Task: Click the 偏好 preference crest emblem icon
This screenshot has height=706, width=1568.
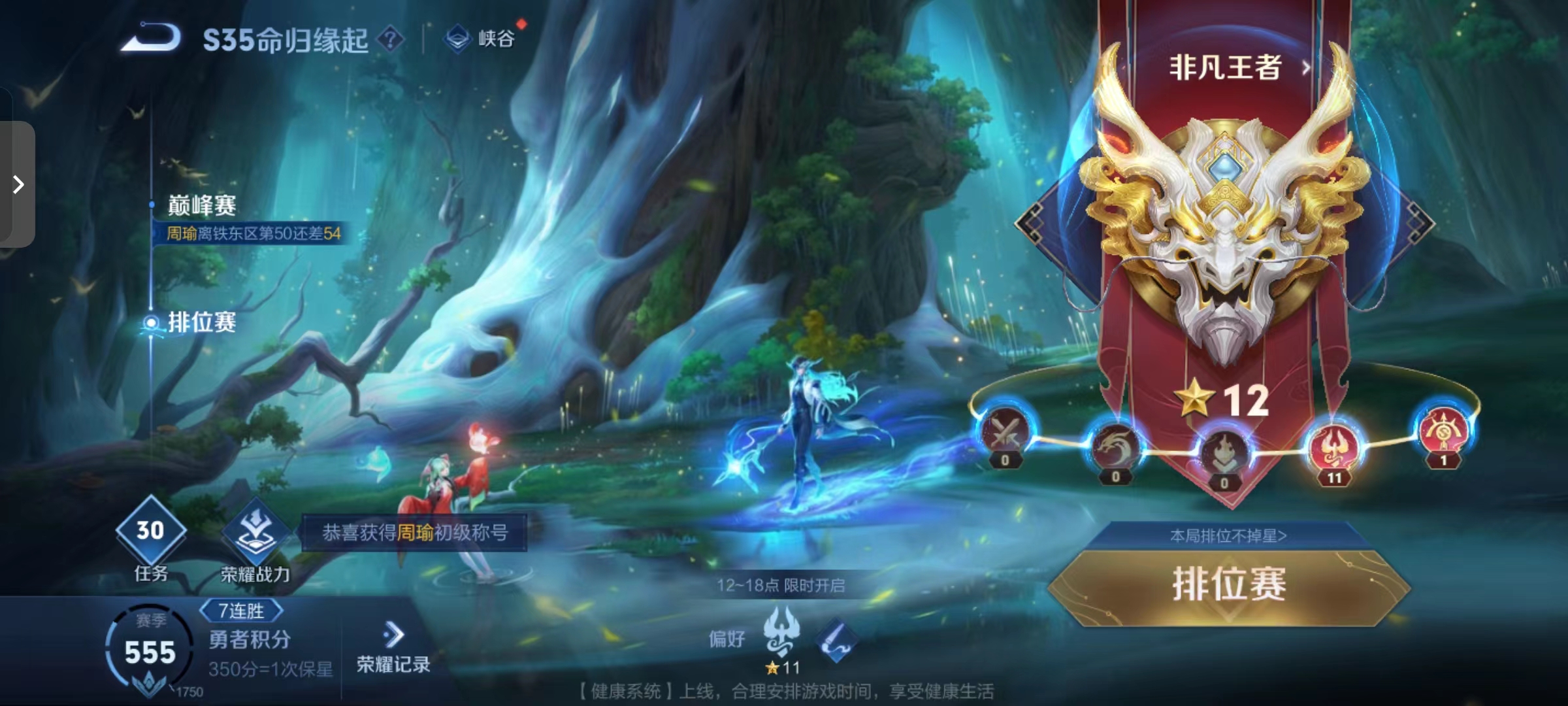Action: point(781,631)
